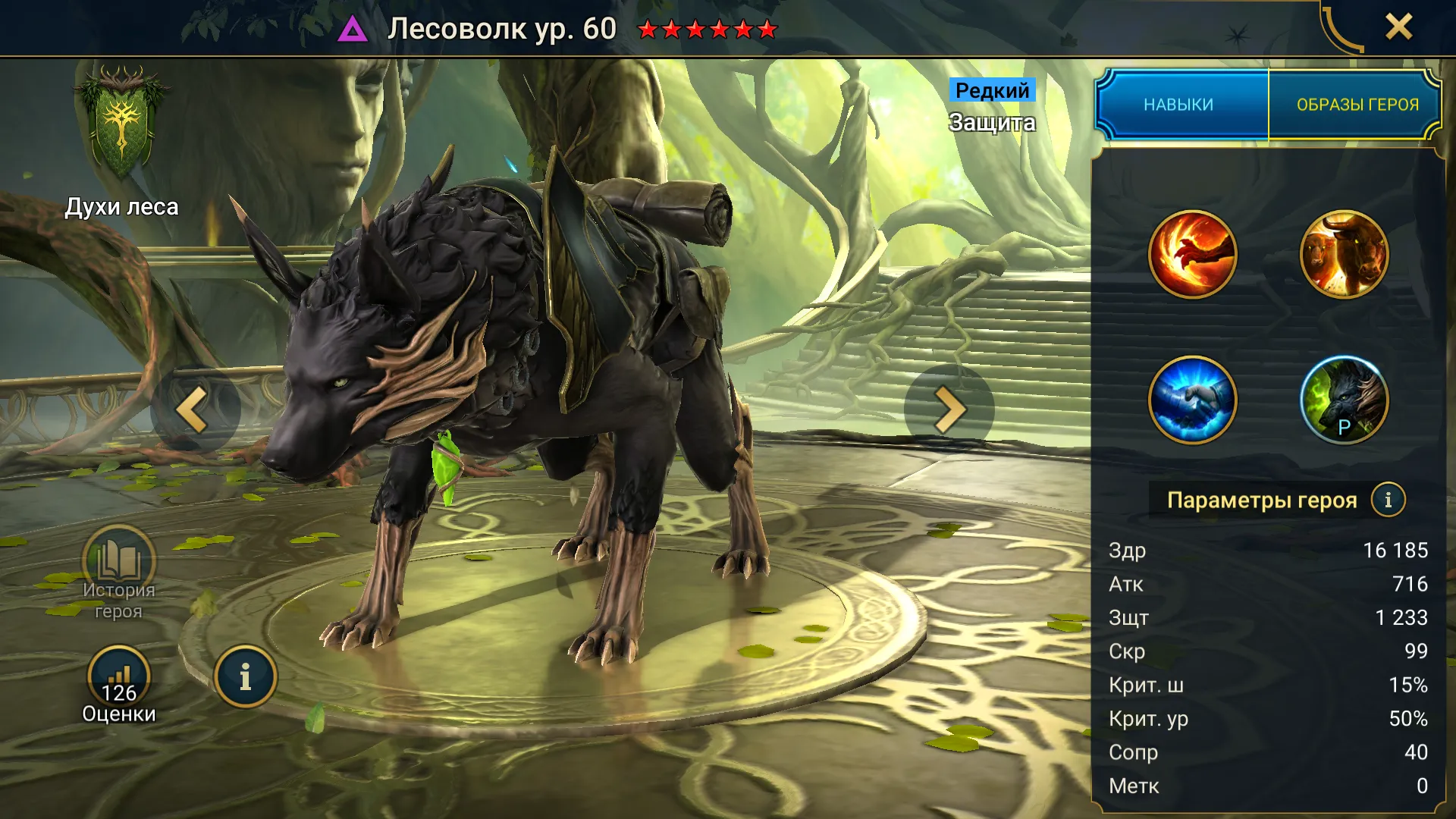The height and width of the screenshot is (819, 1456).
Task: Show hero parameters info
Action: tap(1388, 500)
